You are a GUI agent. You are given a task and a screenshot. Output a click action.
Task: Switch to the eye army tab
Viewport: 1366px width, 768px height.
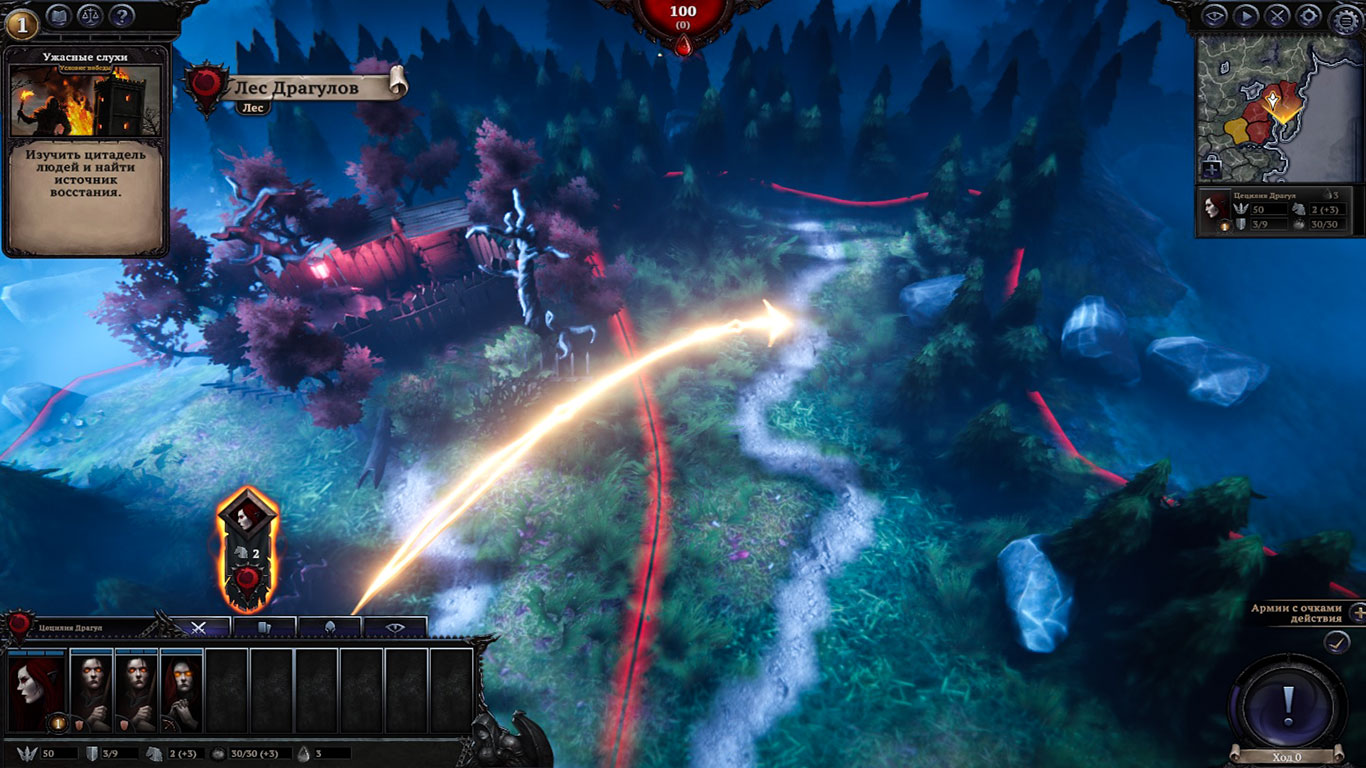tap(395, 628)
